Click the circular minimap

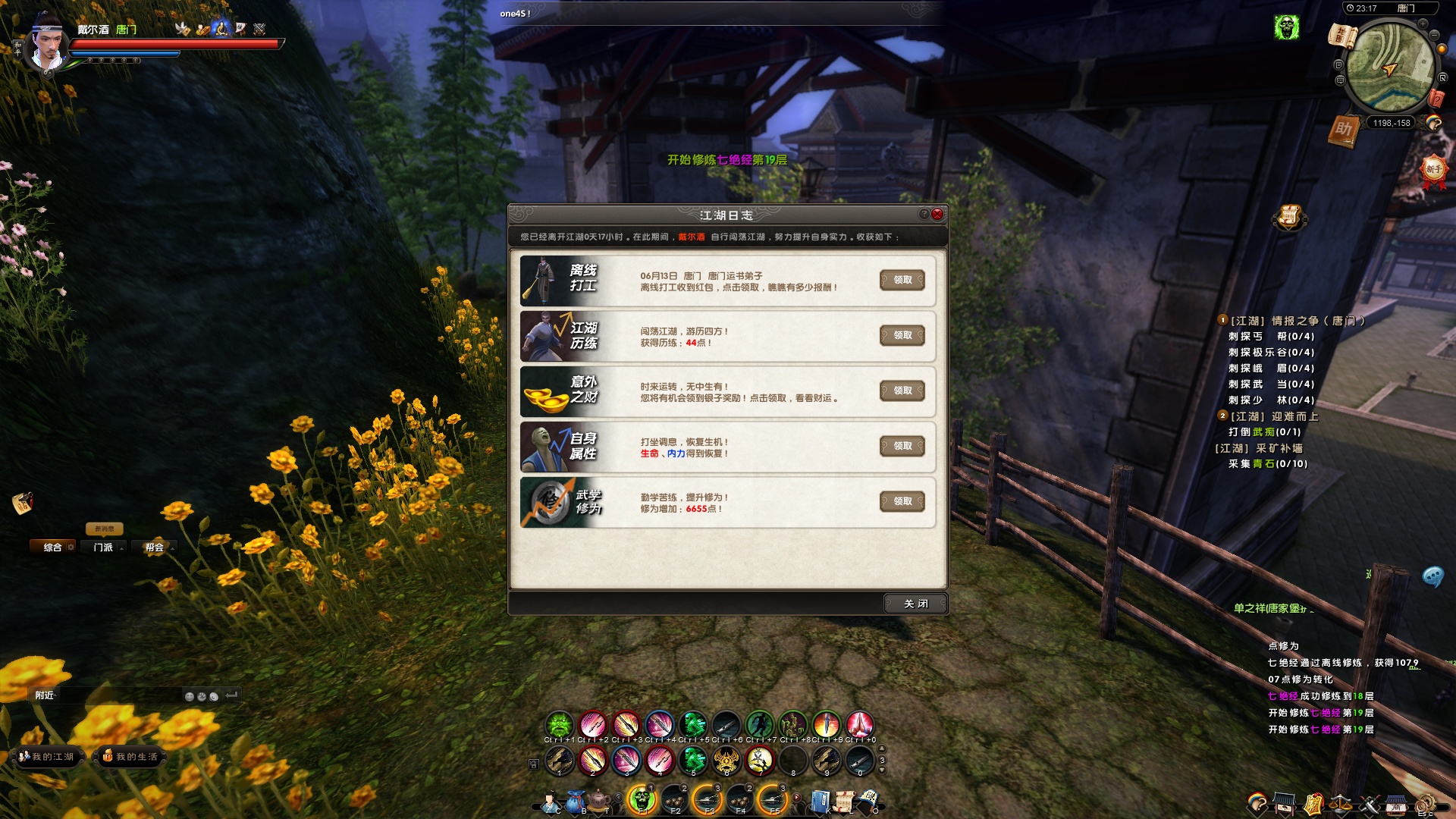pyautogui.click(x=1389, y=68)
